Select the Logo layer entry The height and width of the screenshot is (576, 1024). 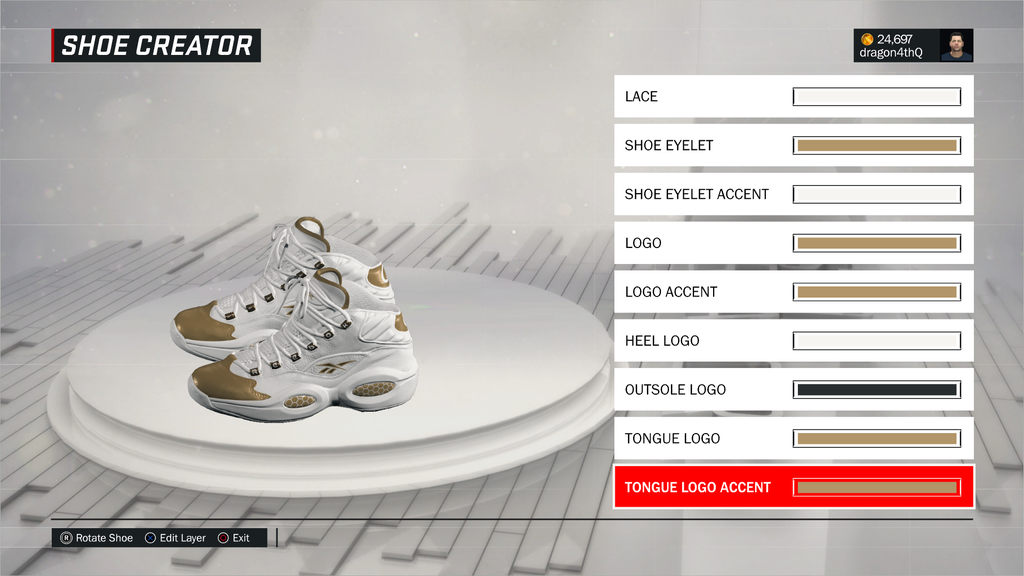point(700,243)
